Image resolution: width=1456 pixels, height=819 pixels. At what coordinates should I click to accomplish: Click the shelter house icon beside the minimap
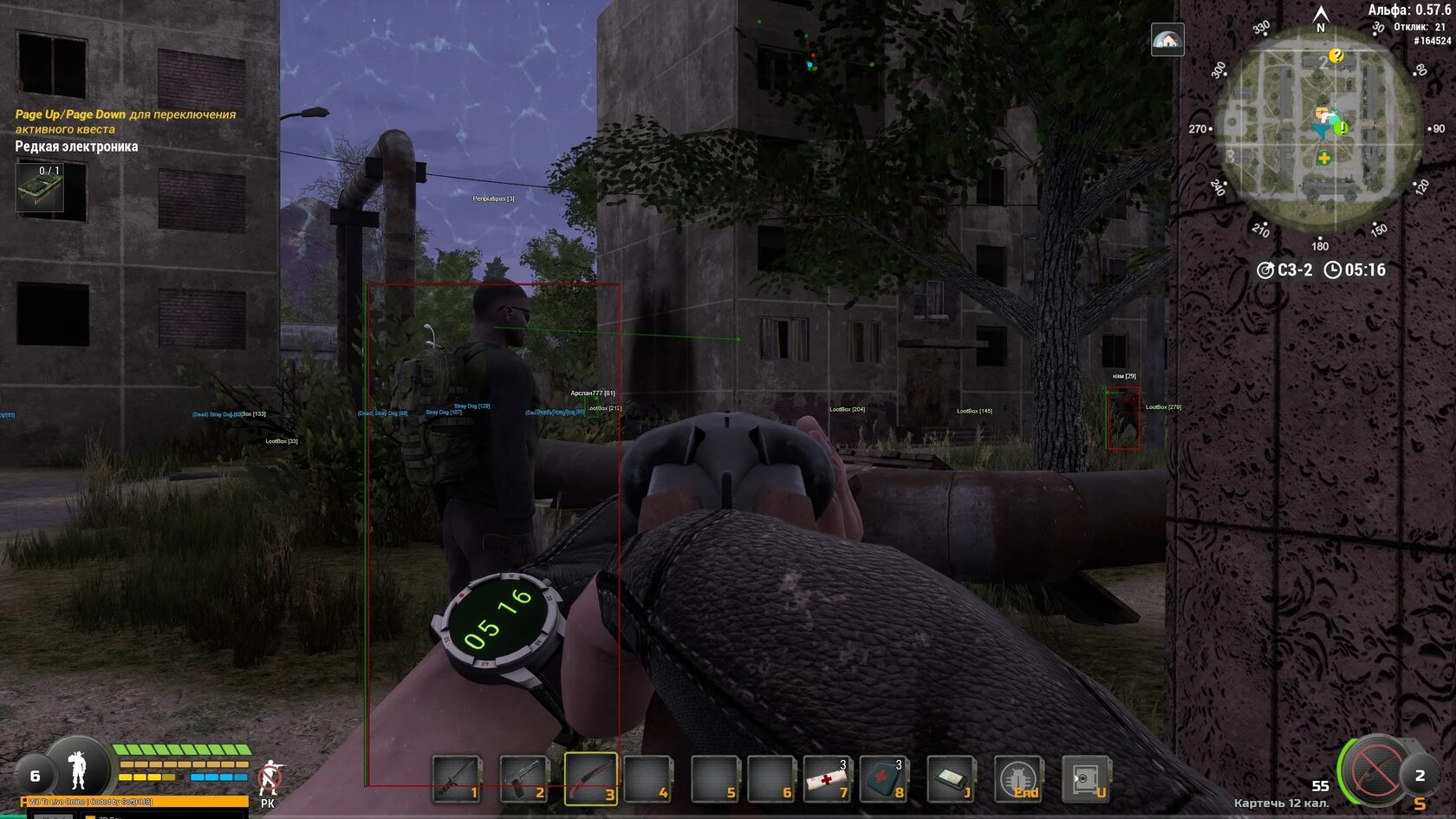coord(1168,40)
